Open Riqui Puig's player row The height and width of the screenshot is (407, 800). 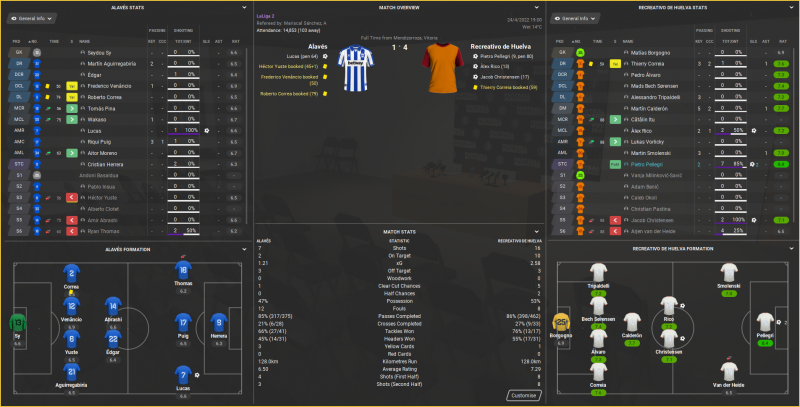tap(93, 141)
